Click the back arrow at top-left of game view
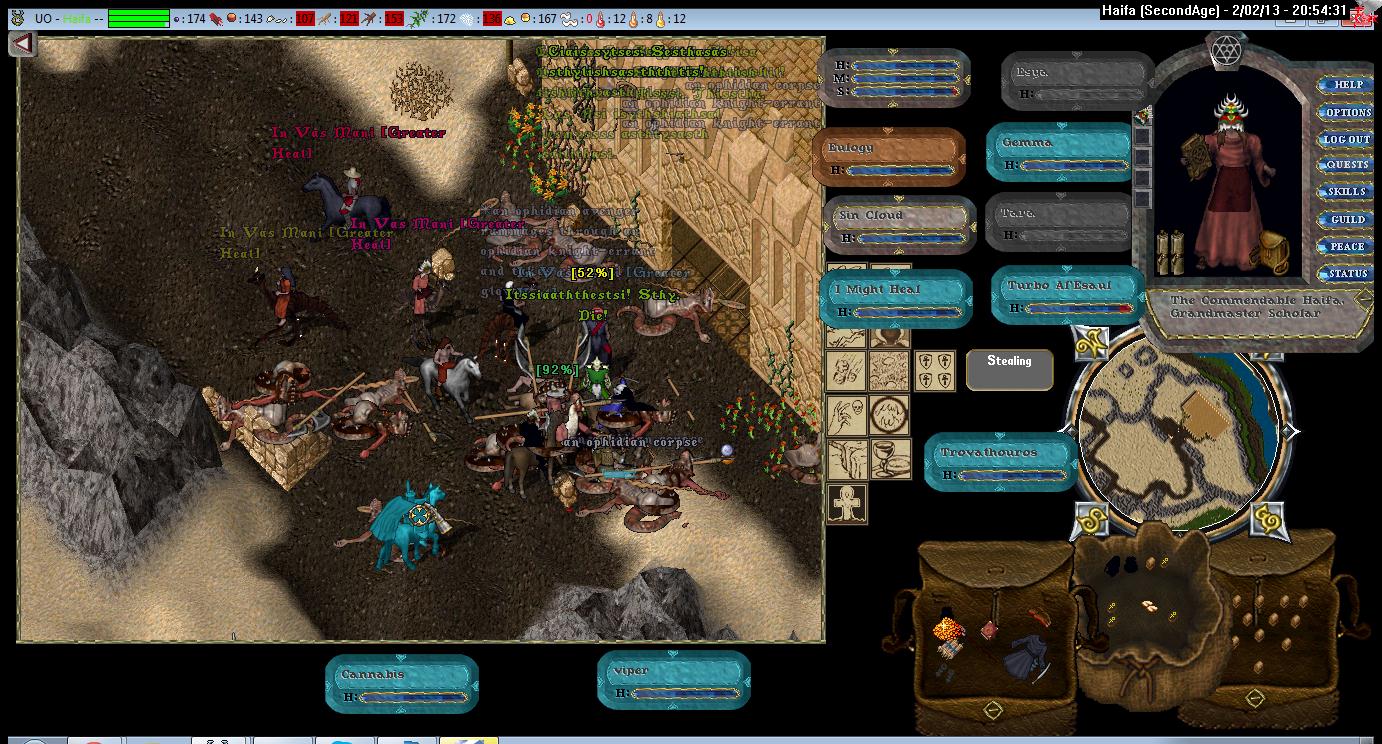The width and height of the screenshot is (1382, 744). 23,44
